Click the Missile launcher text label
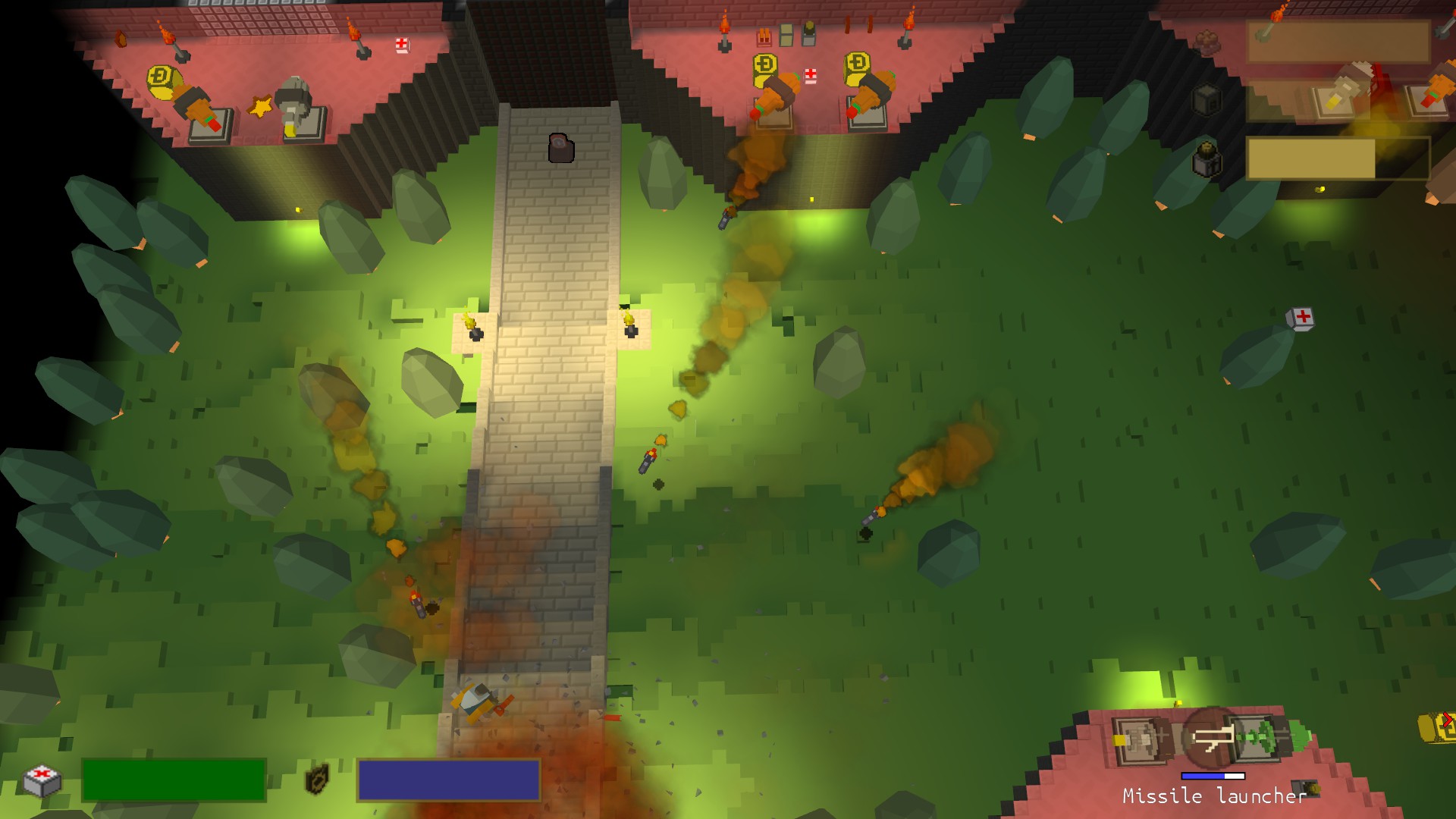 pos(1213,795)
